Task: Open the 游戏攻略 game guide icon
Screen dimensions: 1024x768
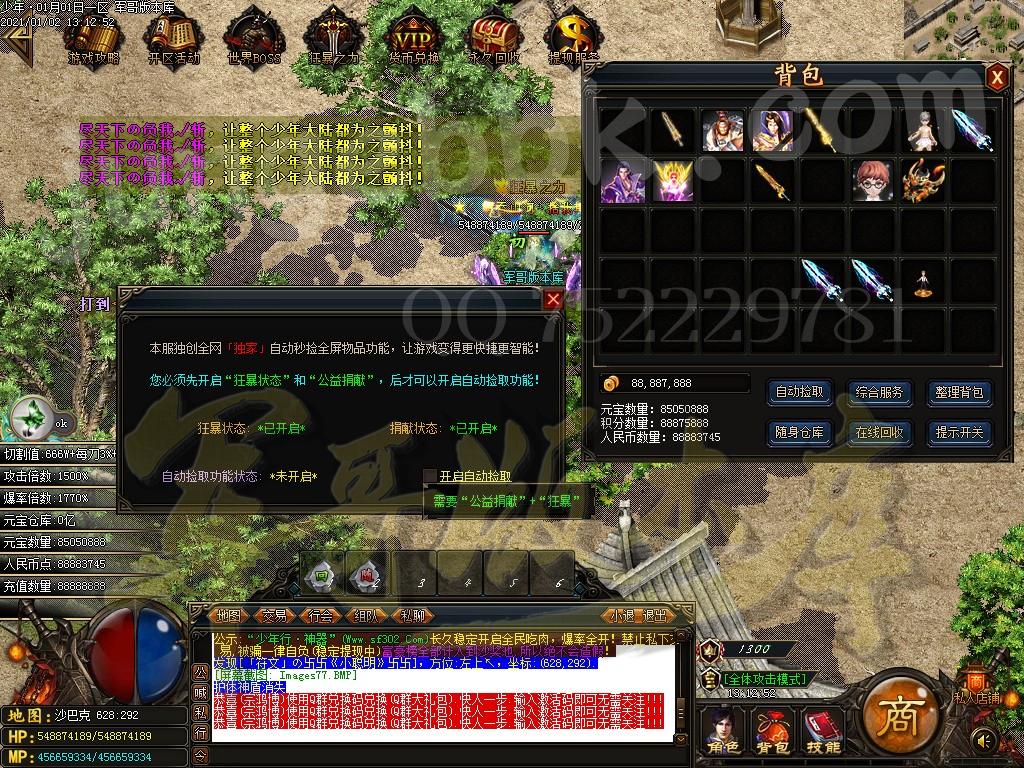Action: coord(93,40)
